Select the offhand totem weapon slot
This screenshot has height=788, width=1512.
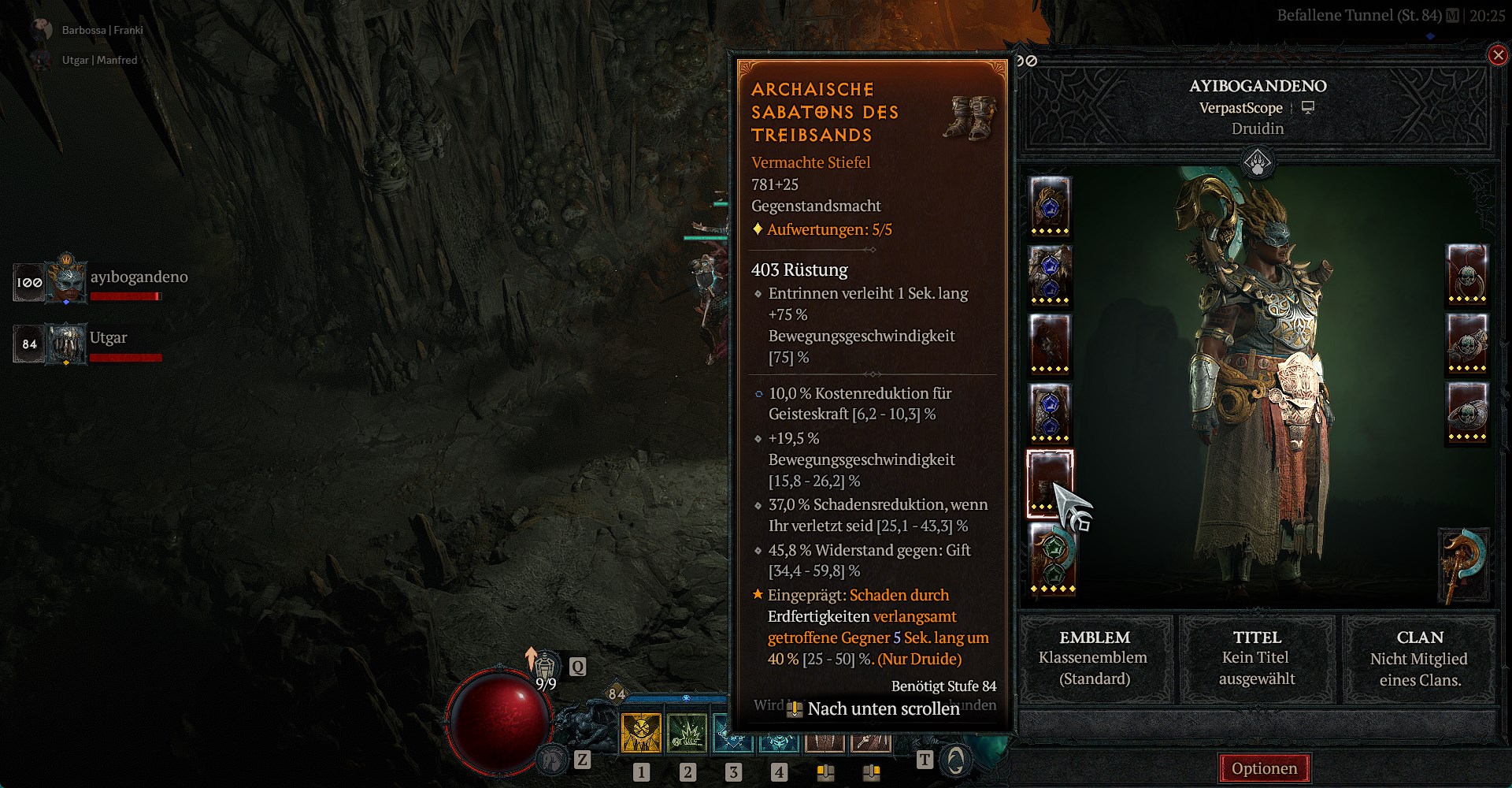point(1463,565)
